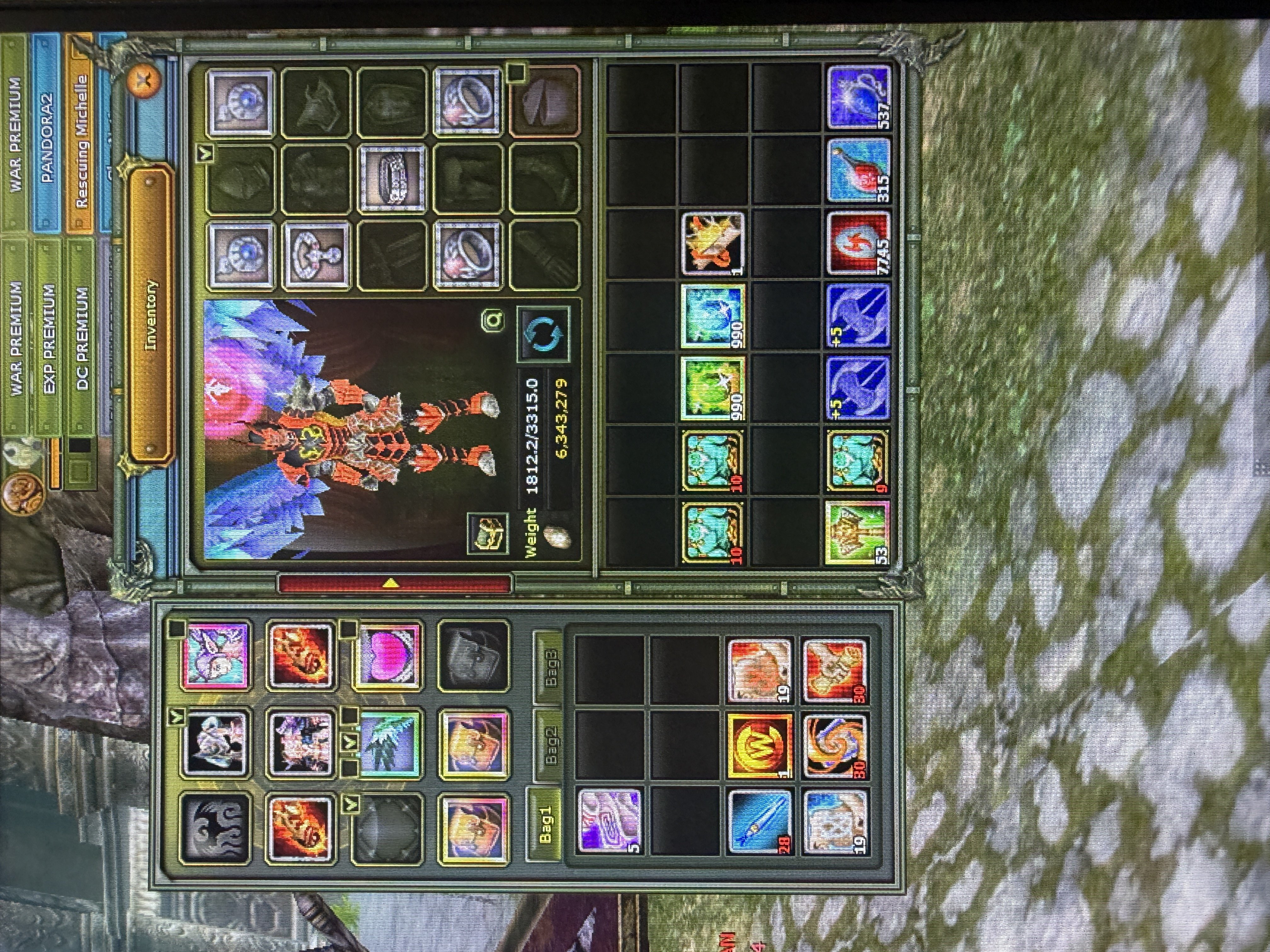Expand the arrow beside the green leaf skill slot
1270x952 pixels.
(x=350, y=742)
